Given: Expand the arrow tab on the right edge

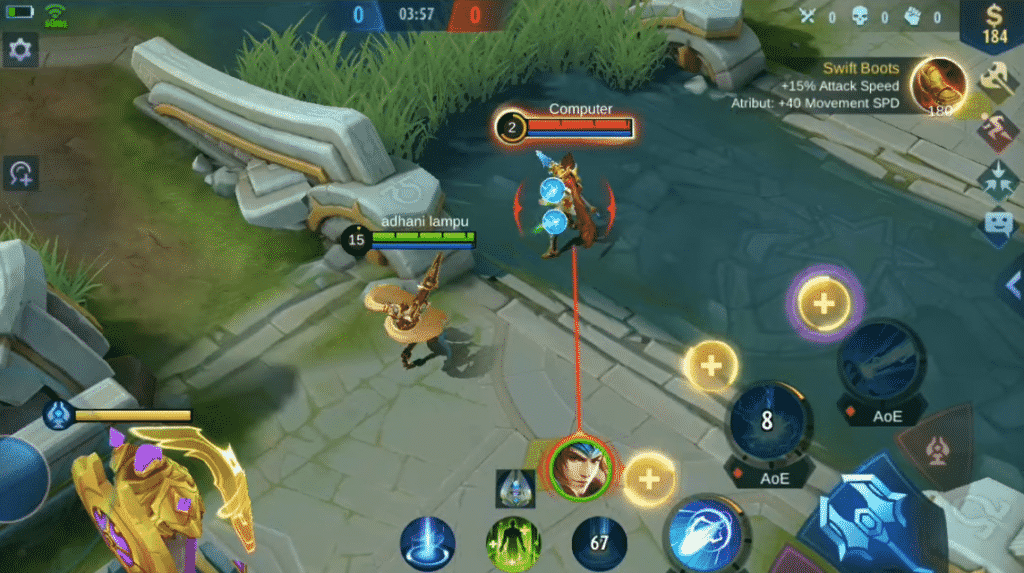Looking at the screenshot, I should coord(1012,286).
